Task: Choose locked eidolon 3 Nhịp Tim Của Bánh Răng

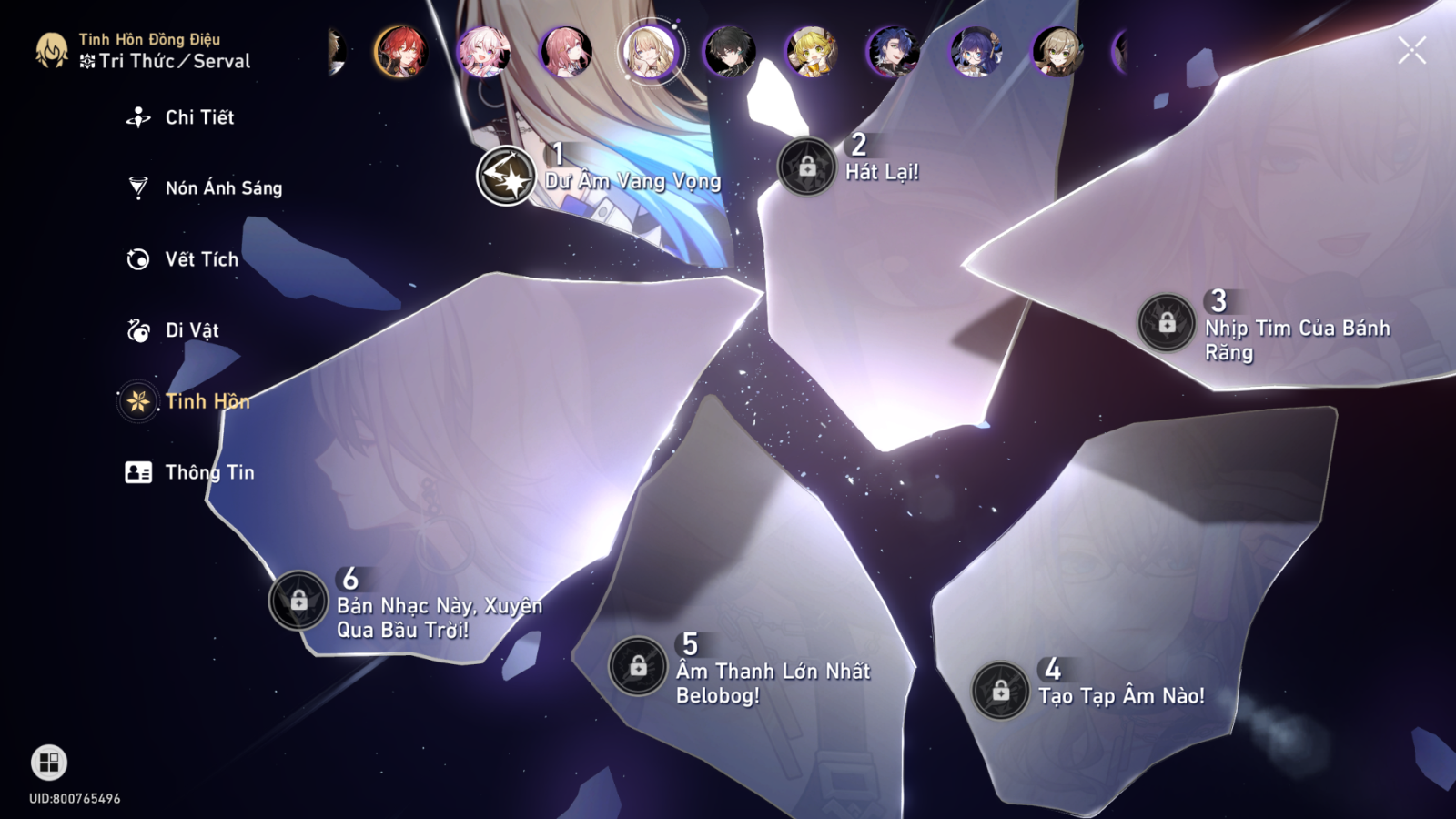Action: pos(1167,323)
